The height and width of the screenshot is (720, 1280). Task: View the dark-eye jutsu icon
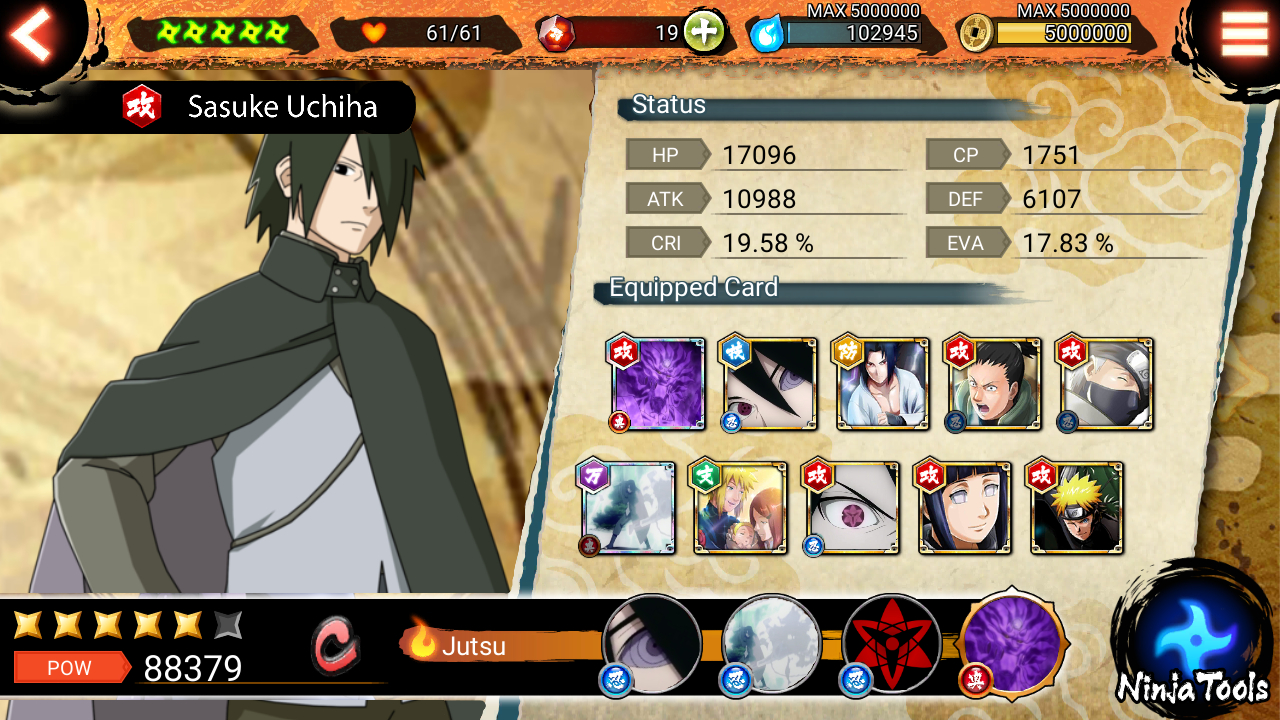[x=652, y=643]
